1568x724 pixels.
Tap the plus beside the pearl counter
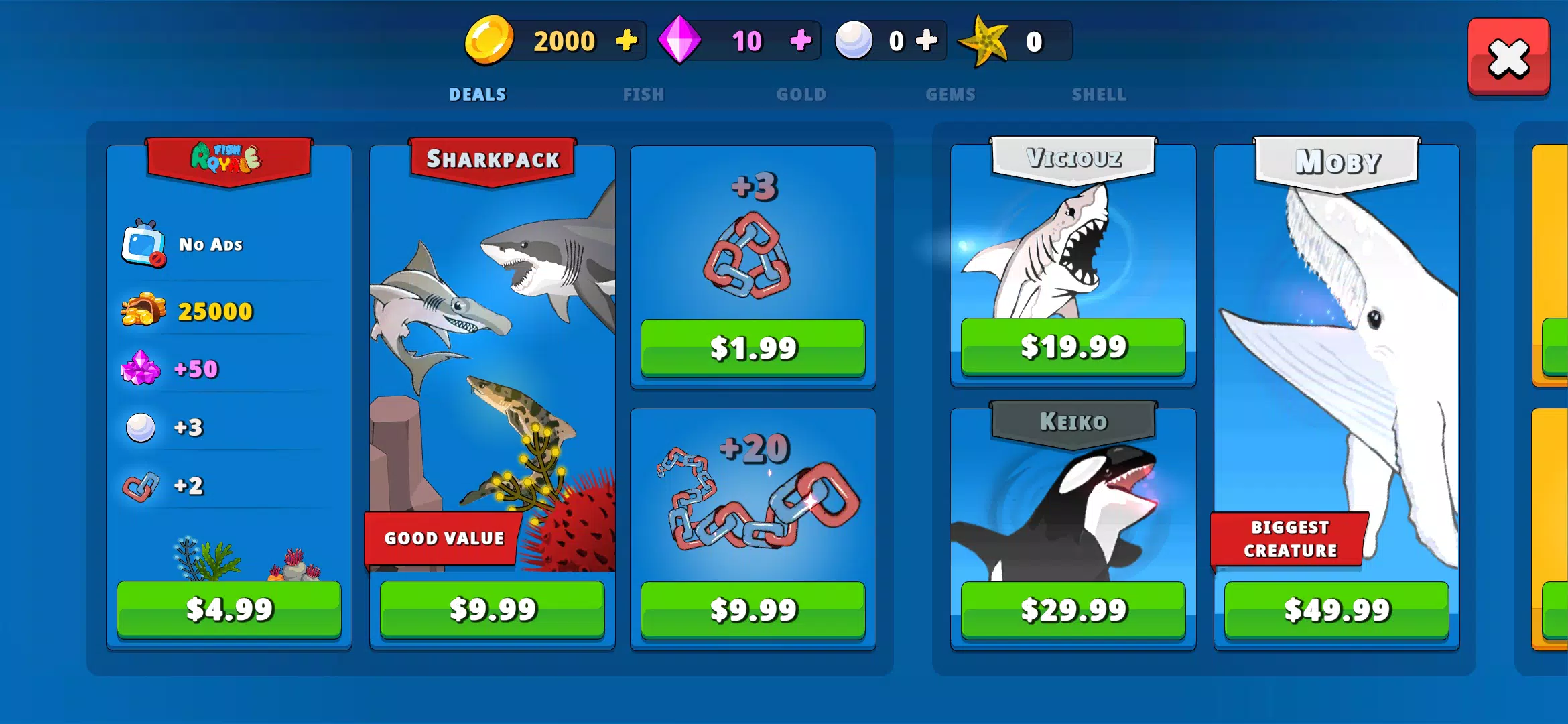(x=925, y=40)
